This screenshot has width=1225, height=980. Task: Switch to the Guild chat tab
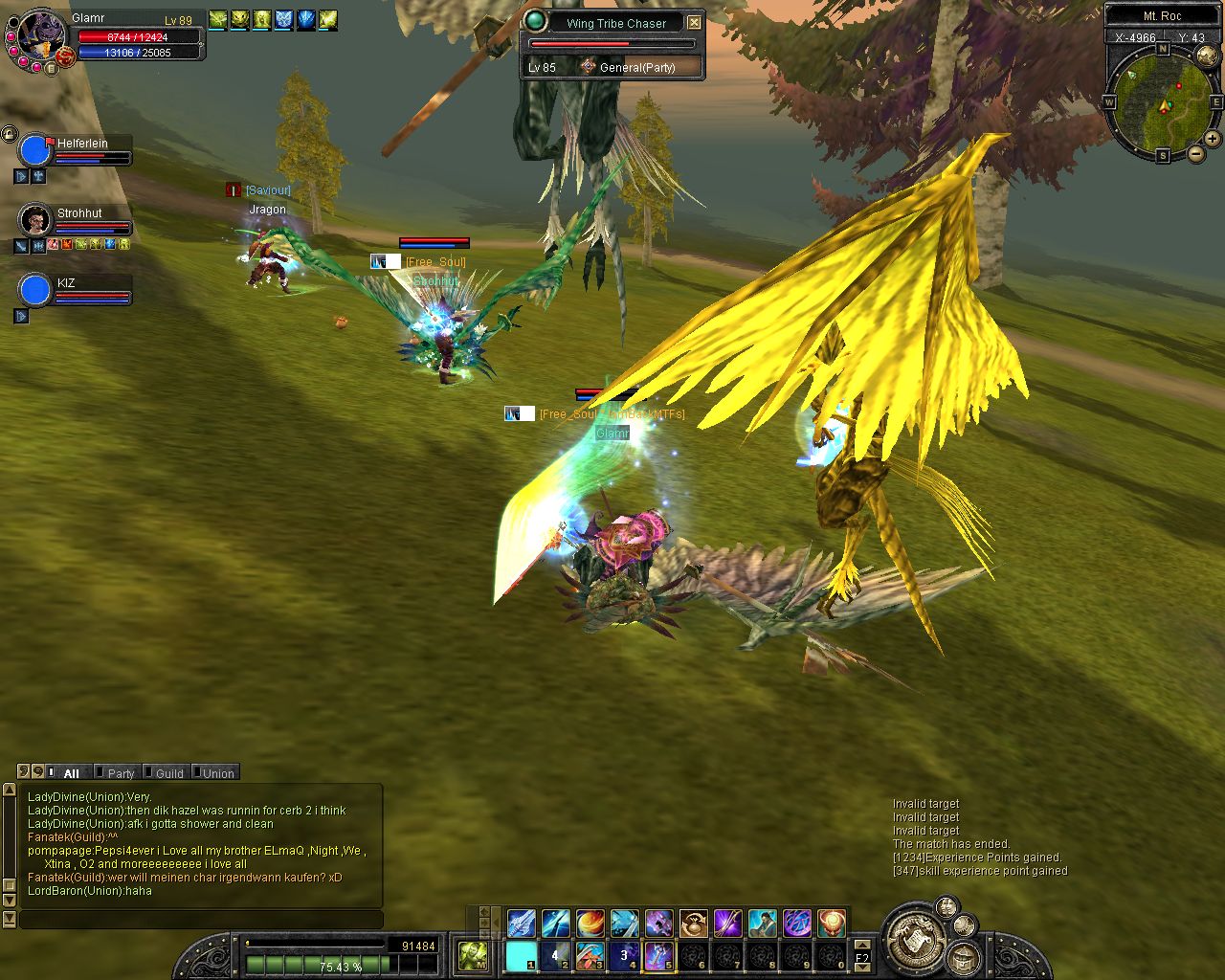click(x=166, y=772)
